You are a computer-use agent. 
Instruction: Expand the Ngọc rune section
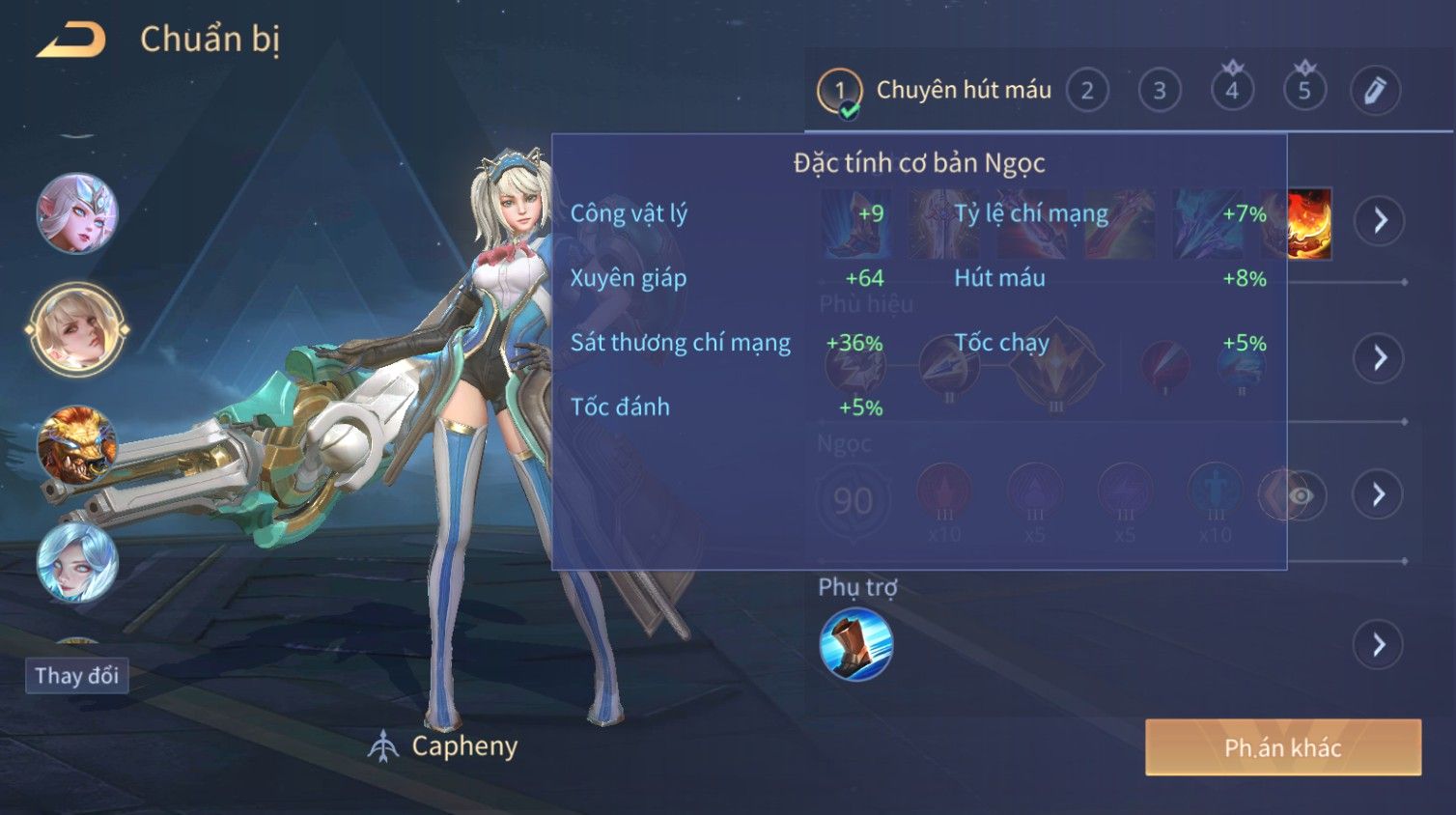(1380, 494)
